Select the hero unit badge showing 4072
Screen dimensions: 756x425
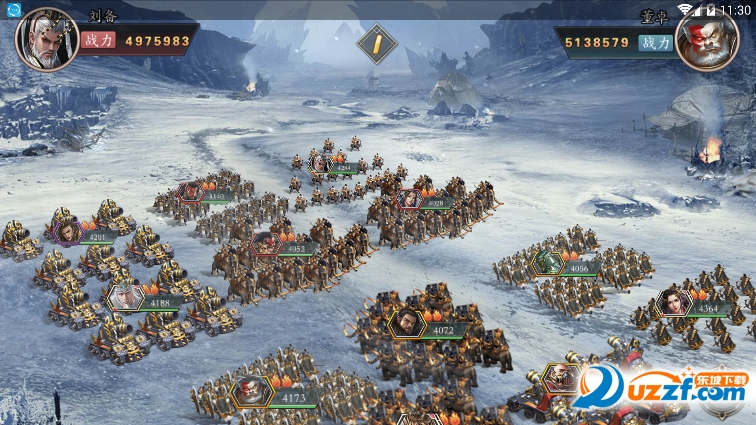[407, 322]
